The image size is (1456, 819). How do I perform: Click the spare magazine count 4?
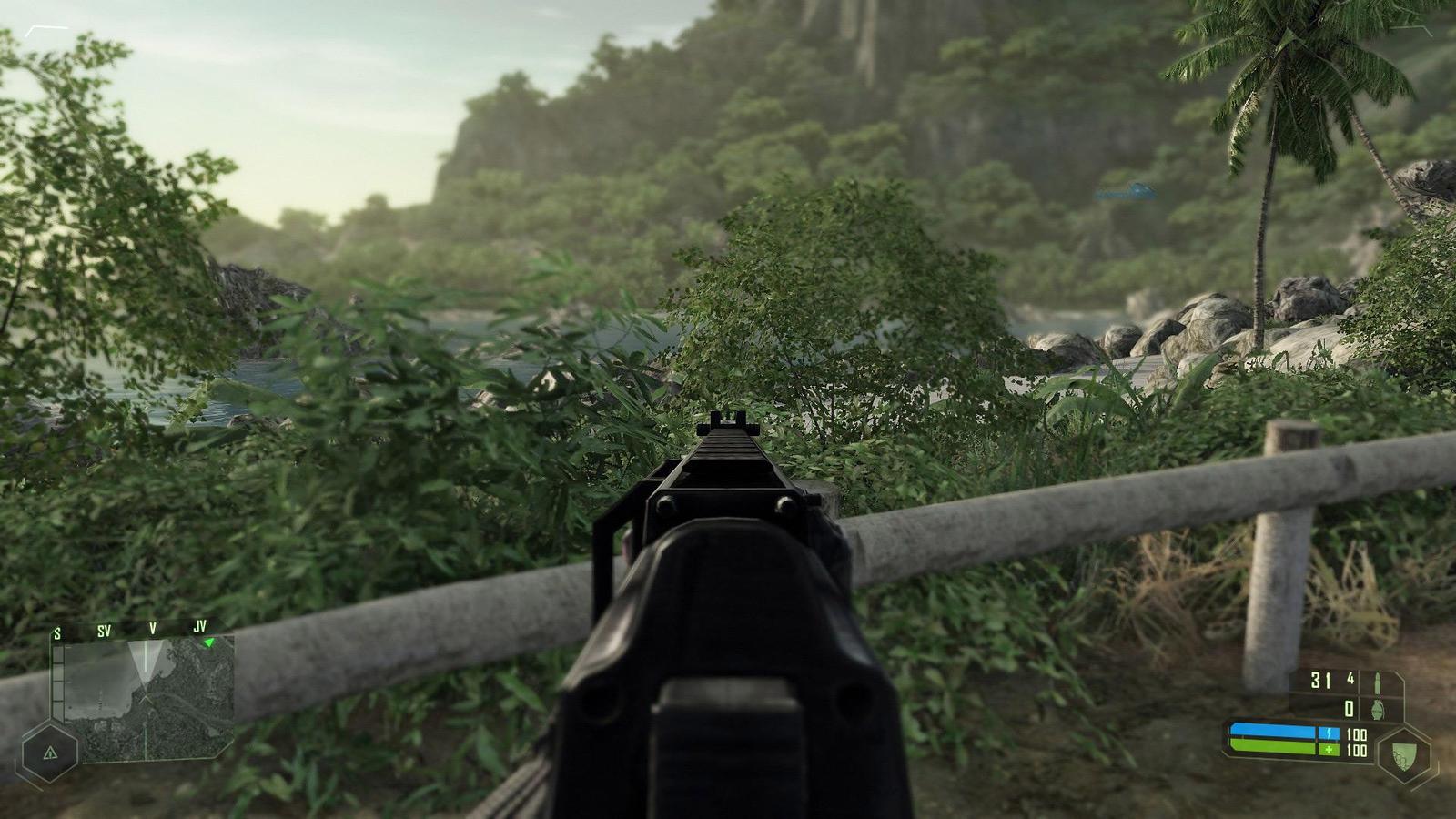click(x=1350, y=678)
